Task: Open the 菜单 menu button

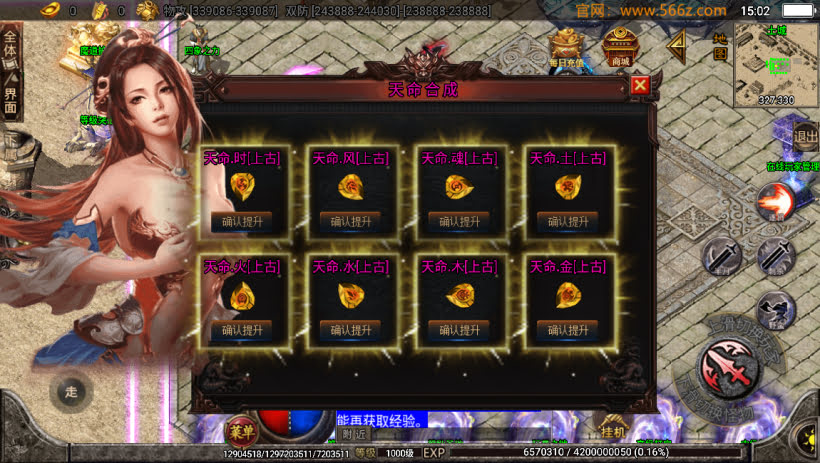Action: [x=239, y=432]
